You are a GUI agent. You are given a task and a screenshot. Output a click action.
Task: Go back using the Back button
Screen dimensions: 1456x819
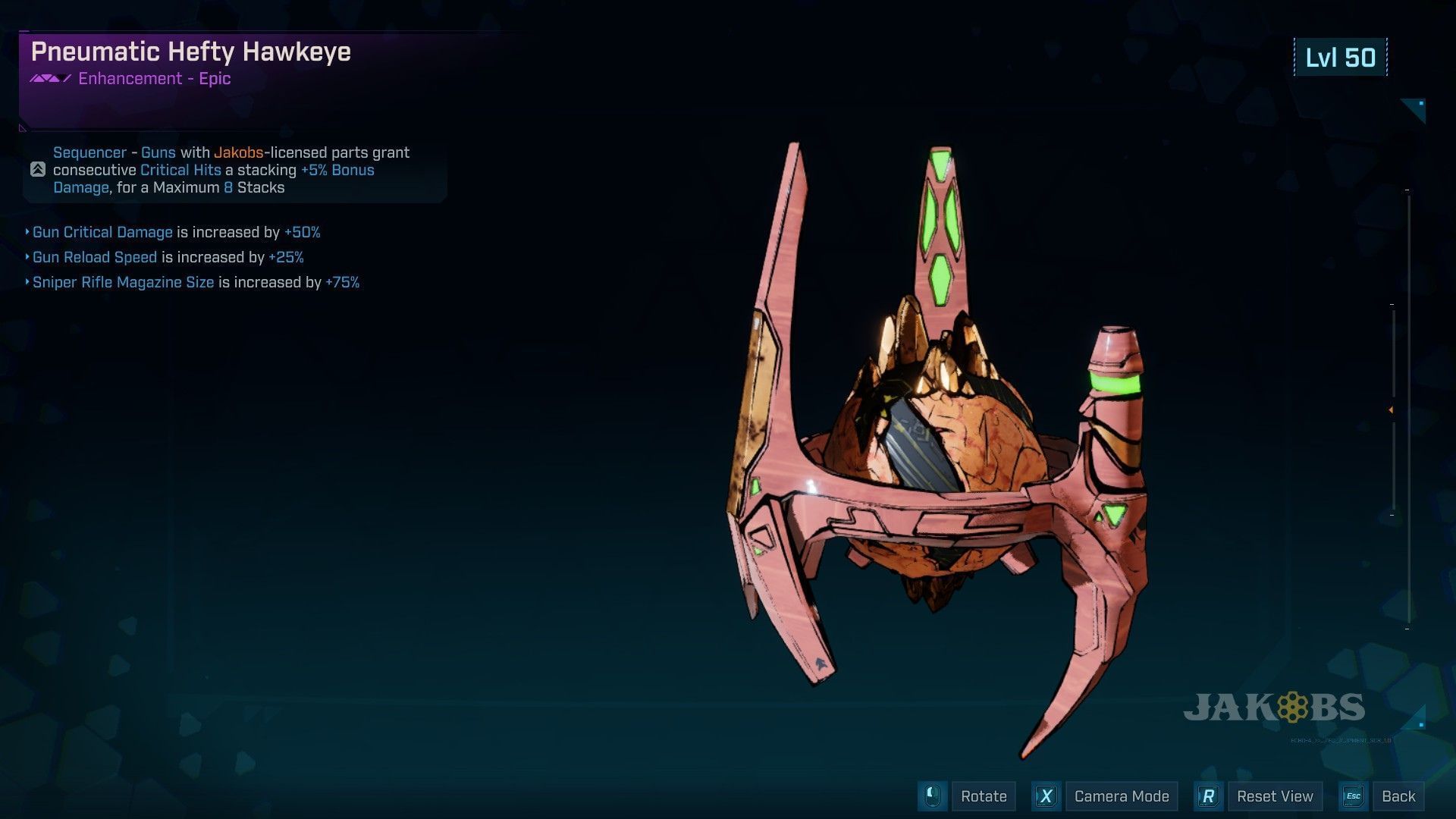coord(1398,796)
